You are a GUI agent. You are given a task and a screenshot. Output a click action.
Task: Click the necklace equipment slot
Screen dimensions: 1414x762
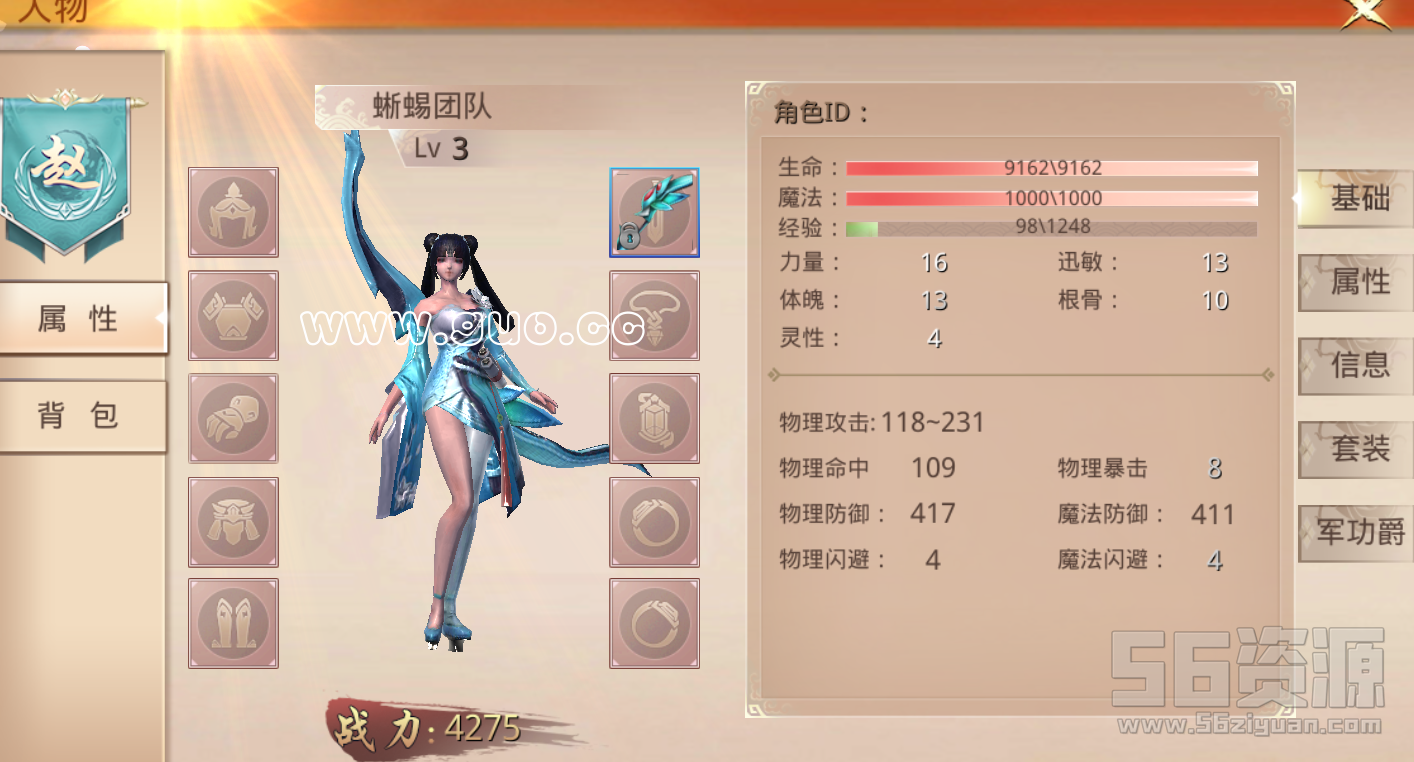click(653, 316)
